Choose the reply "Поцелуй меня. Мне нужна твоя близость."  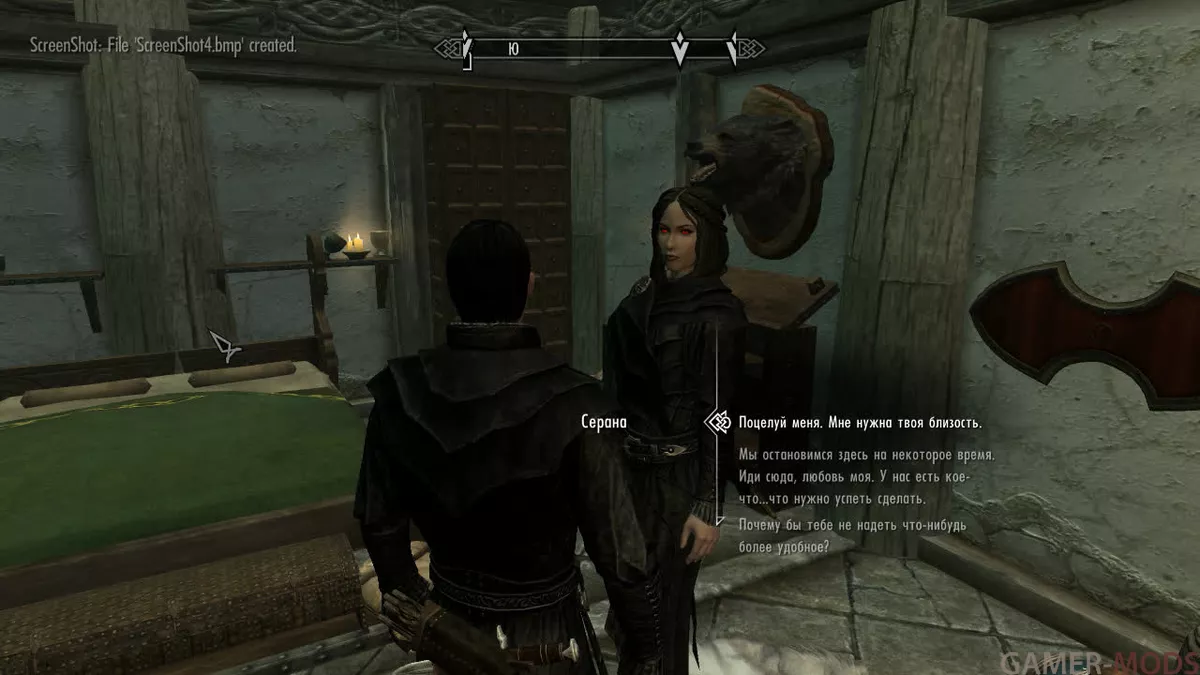[859, 422]
